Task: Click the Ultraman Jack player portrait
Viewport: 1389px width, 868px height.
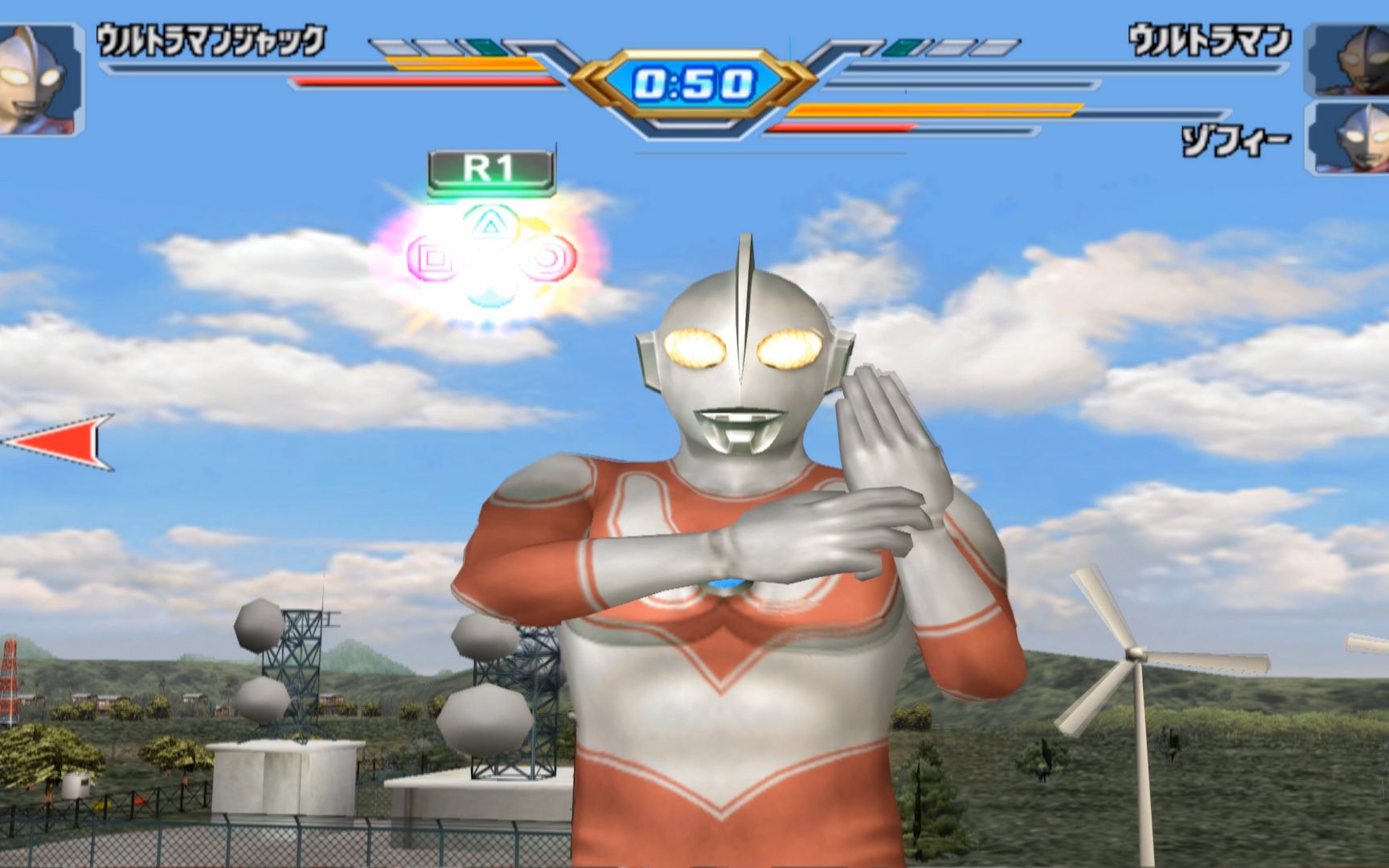Action: point(39,79)
